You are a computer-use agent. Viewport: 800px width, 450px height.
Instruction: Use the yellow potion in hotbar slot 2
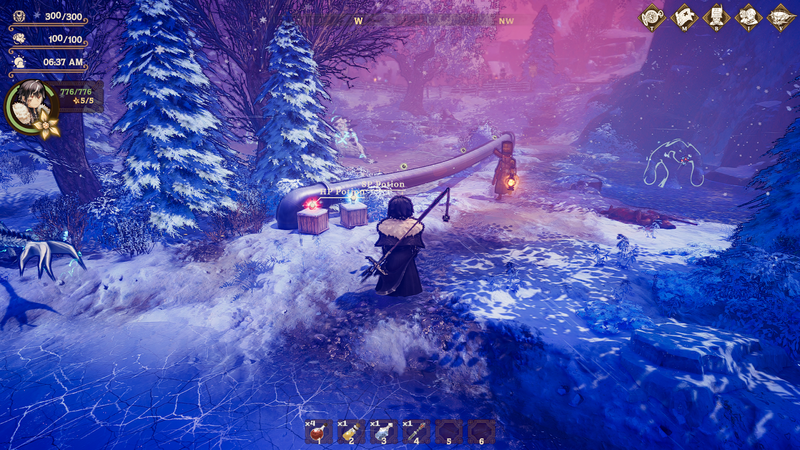352,431
